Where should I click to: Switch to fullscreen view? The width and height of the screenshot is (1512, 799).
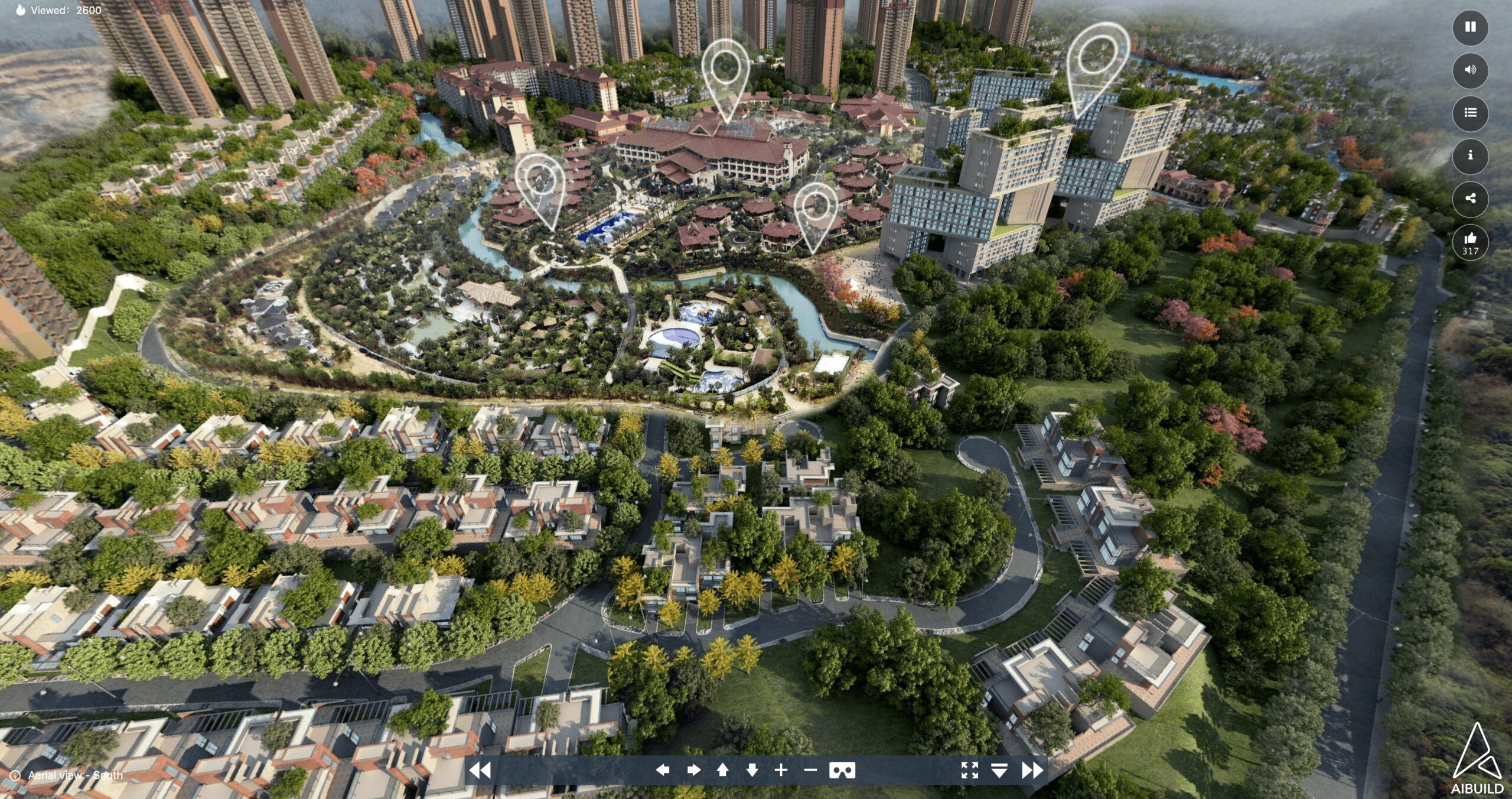click(969, 770)
